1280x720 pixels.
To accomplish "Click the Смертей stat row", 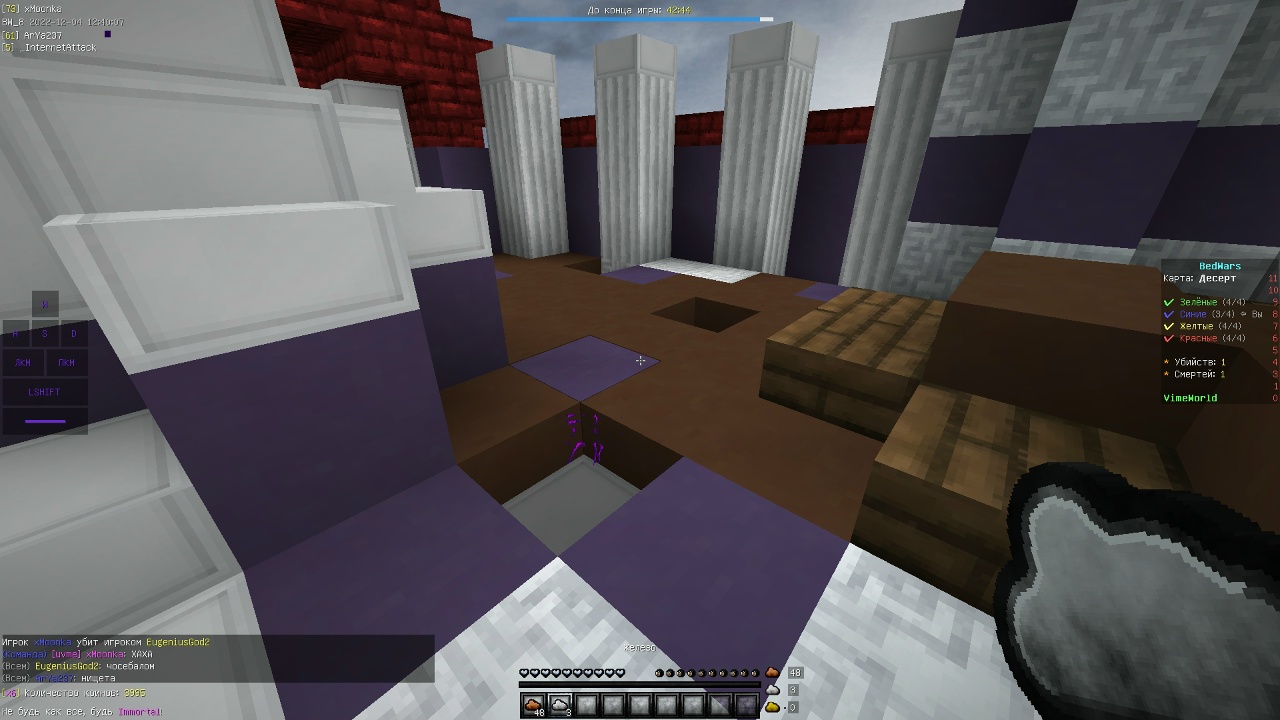I will (x=1196, y=373).
